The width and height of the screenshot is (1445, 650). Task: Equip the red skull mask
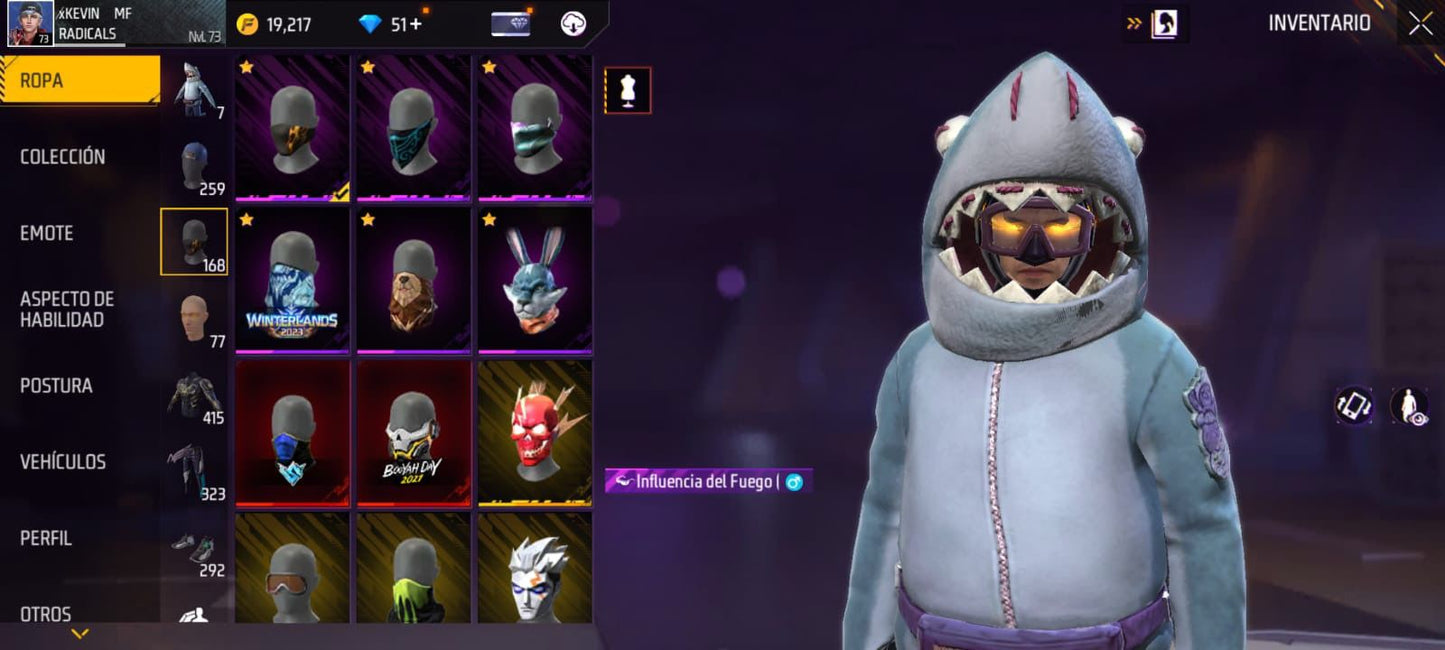tap(534, 433)
